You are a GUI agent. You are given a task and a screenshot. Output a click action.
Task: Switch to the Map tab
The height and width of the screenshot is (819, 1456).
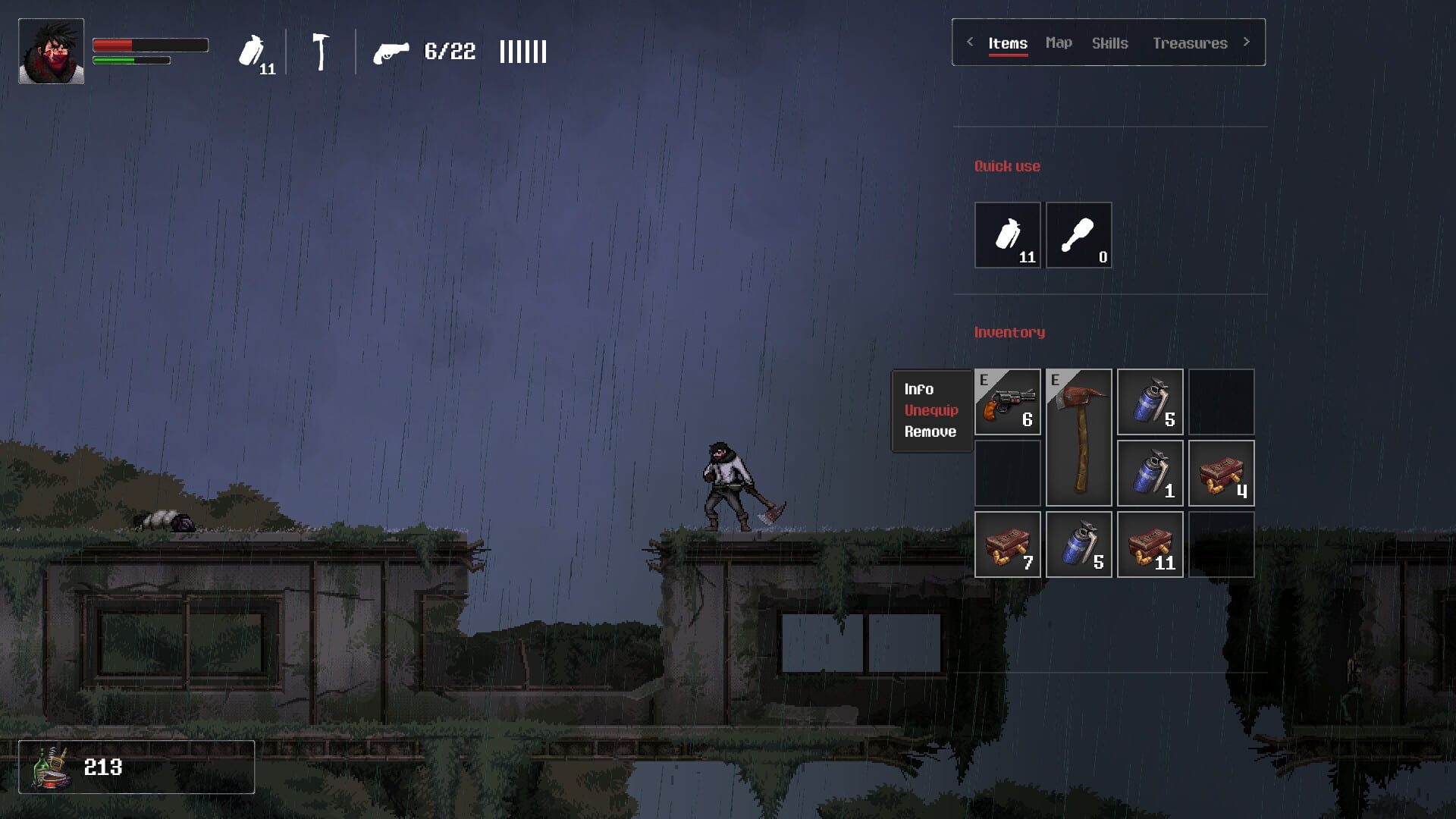click(x=1059, y=42)
